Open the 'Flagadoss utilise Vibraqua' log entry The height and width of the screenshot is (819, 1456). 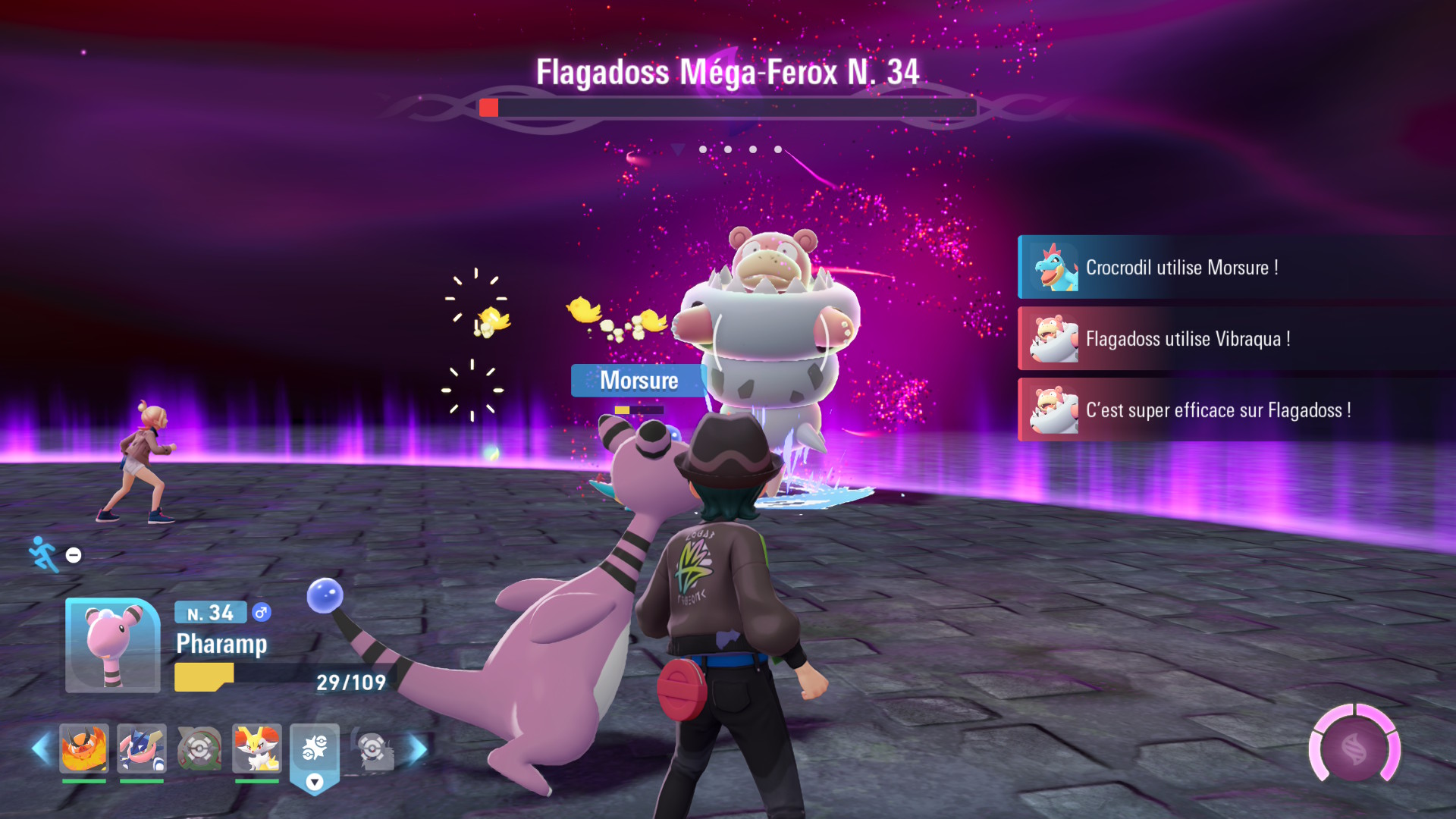(x=1236, y=339)
